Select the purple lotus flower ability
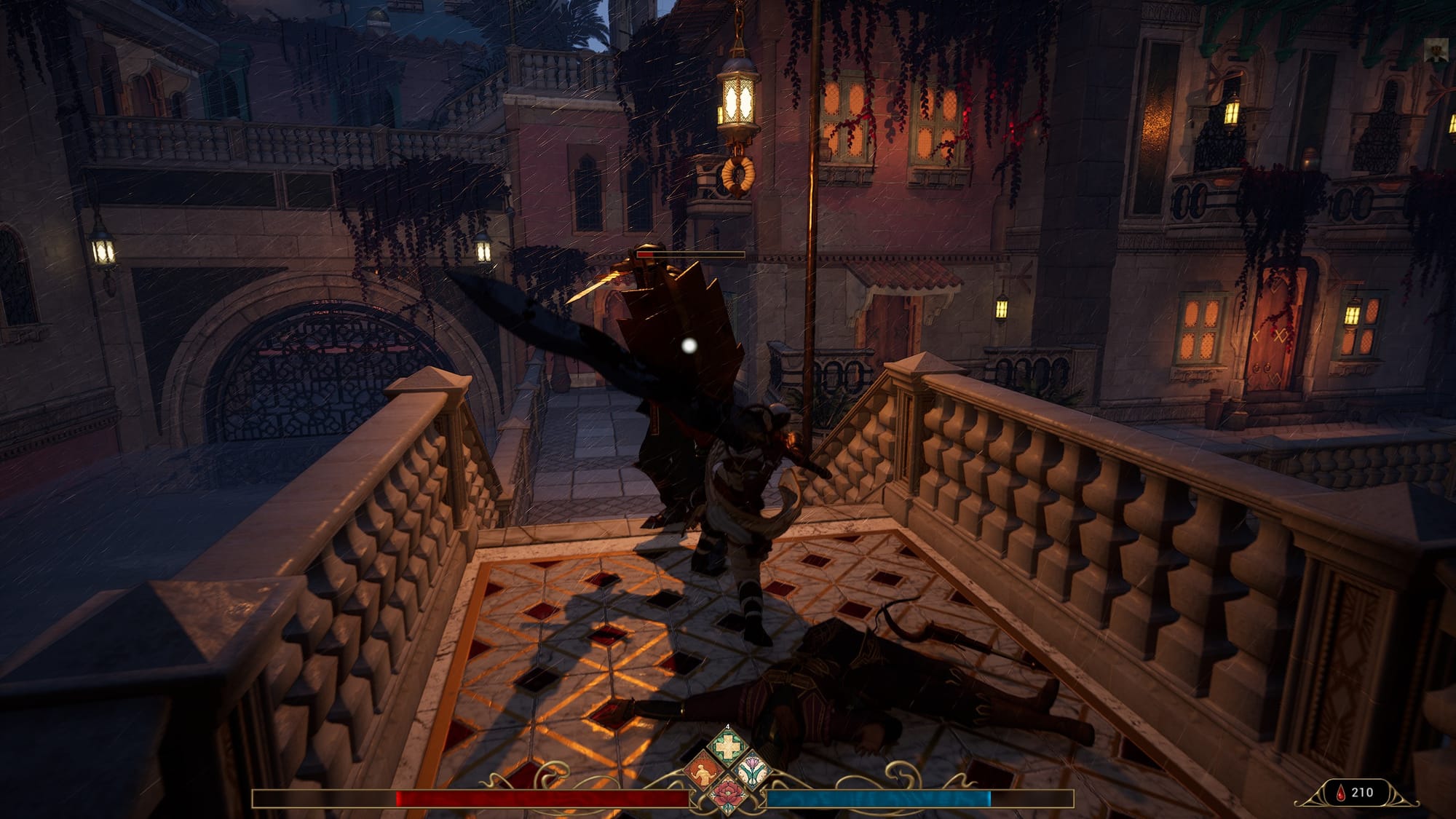The width and height of the screenshot is (1456, 819). click(751, 772)
